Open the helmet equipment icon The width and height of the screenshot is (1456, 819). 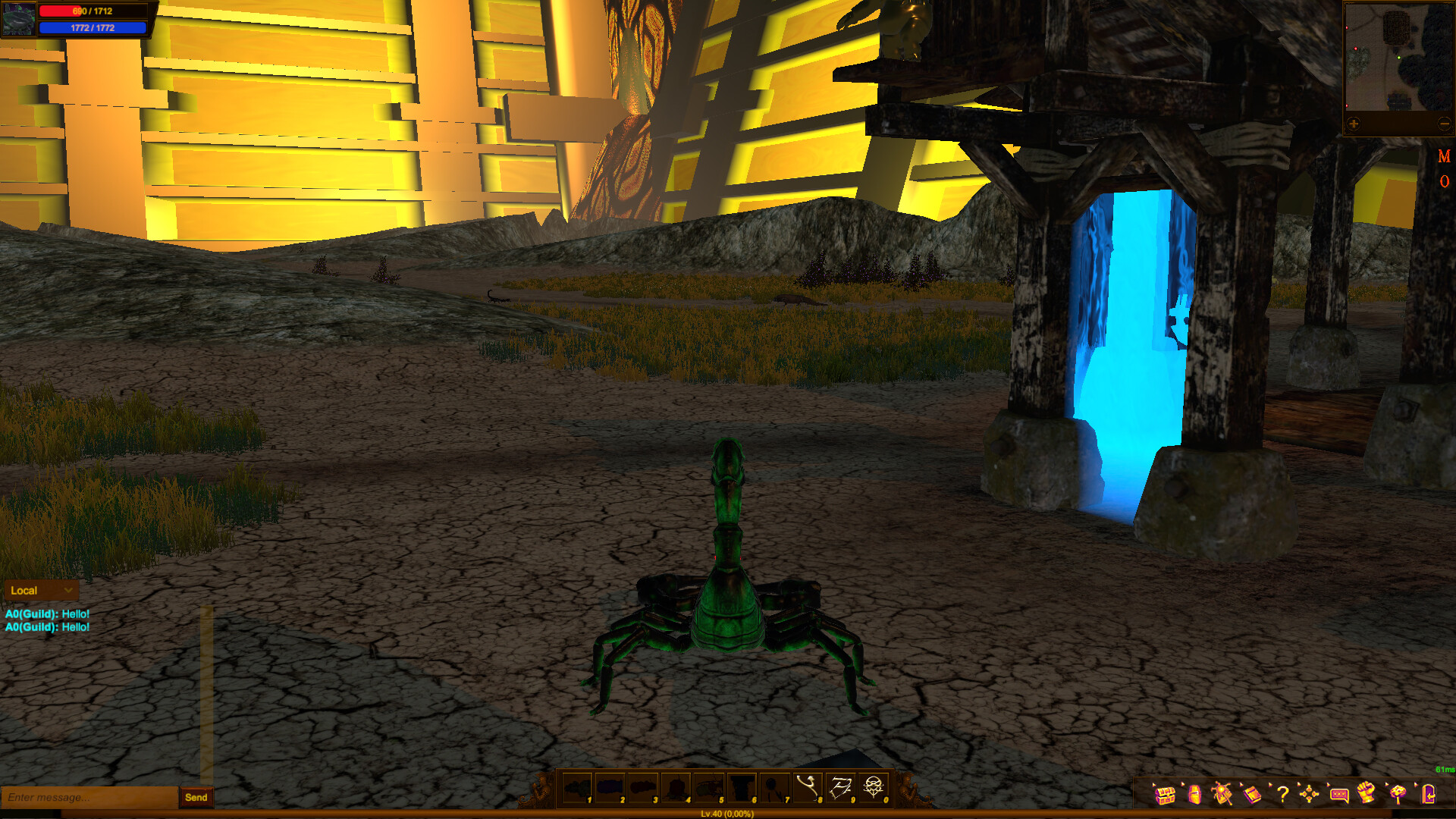(1195, 795)
